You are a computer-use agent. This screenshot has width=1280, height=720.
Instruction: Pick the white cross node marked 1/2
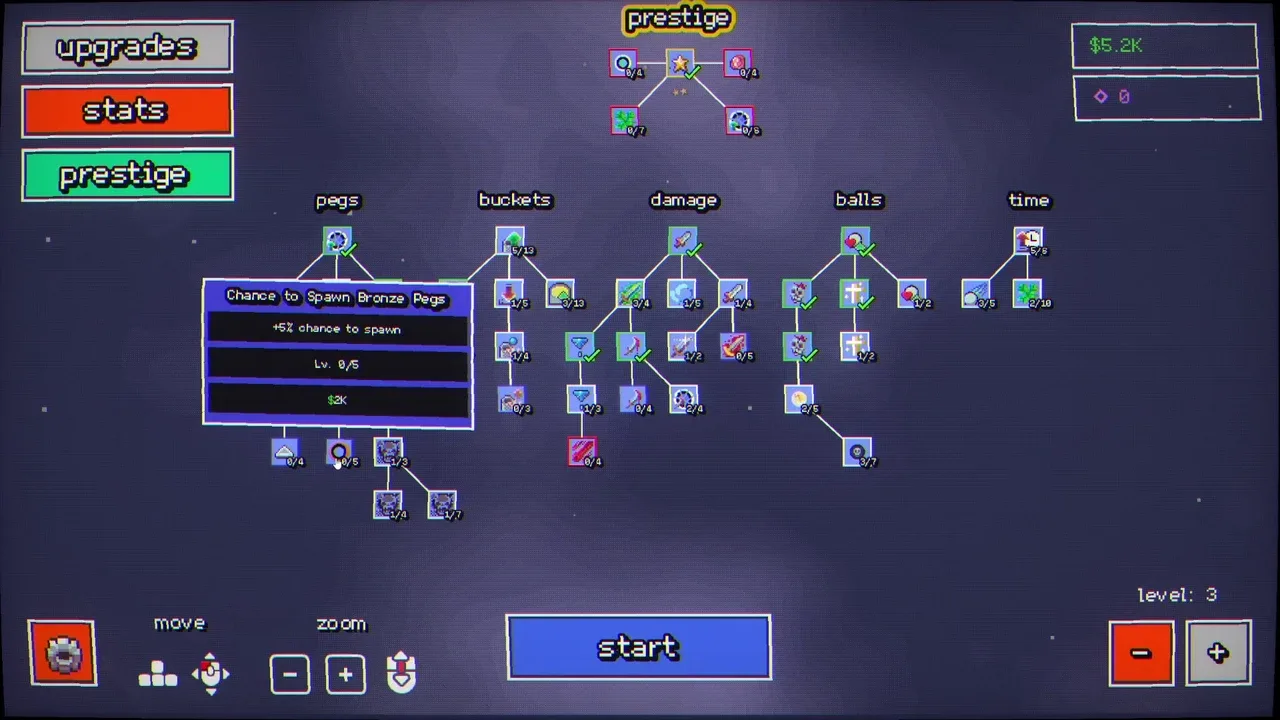tap(854, 346)
